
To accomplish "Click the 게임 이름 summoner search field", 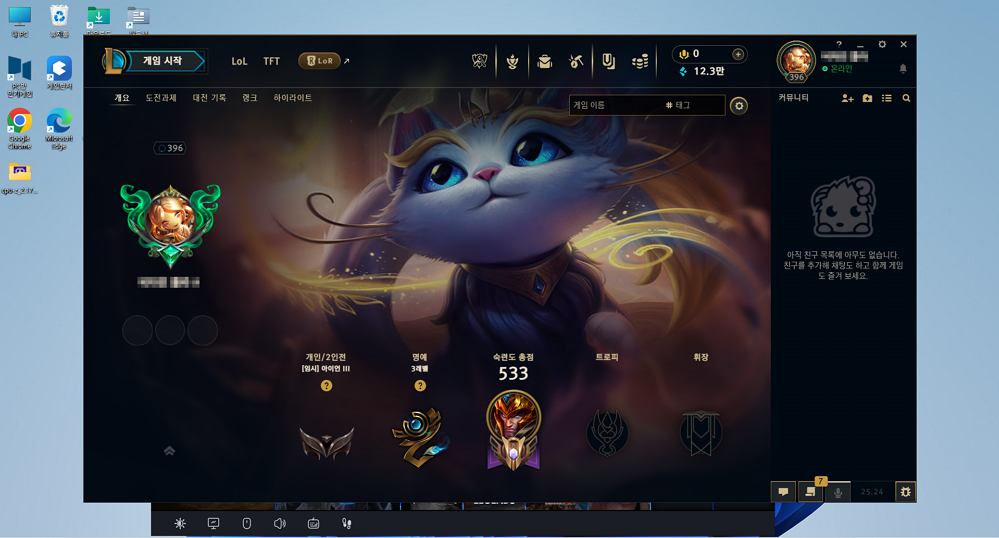I will (x=612, y=105).
